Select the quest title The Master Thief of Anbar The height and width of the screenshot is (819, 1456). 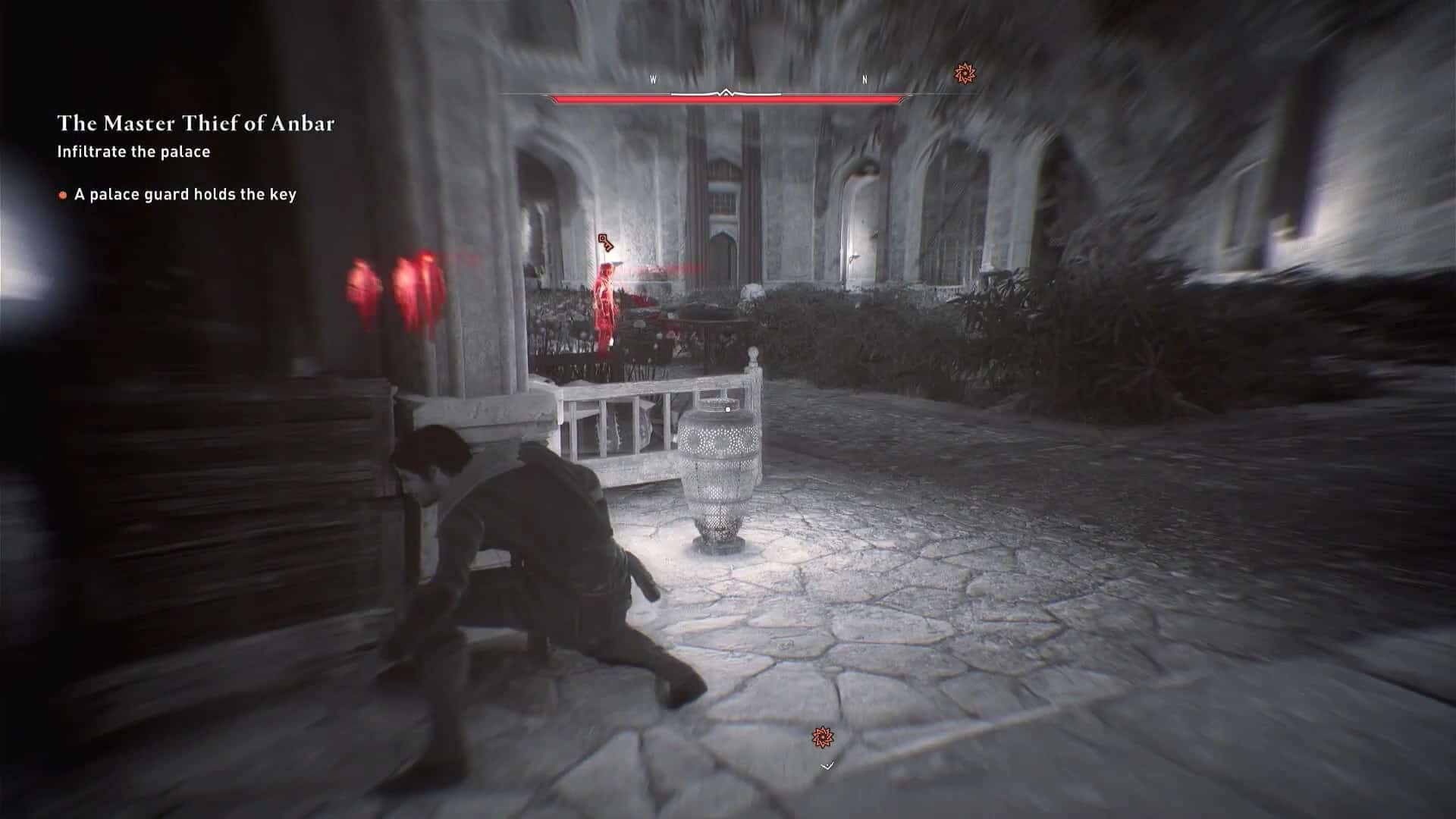click(x=197, y=121)
